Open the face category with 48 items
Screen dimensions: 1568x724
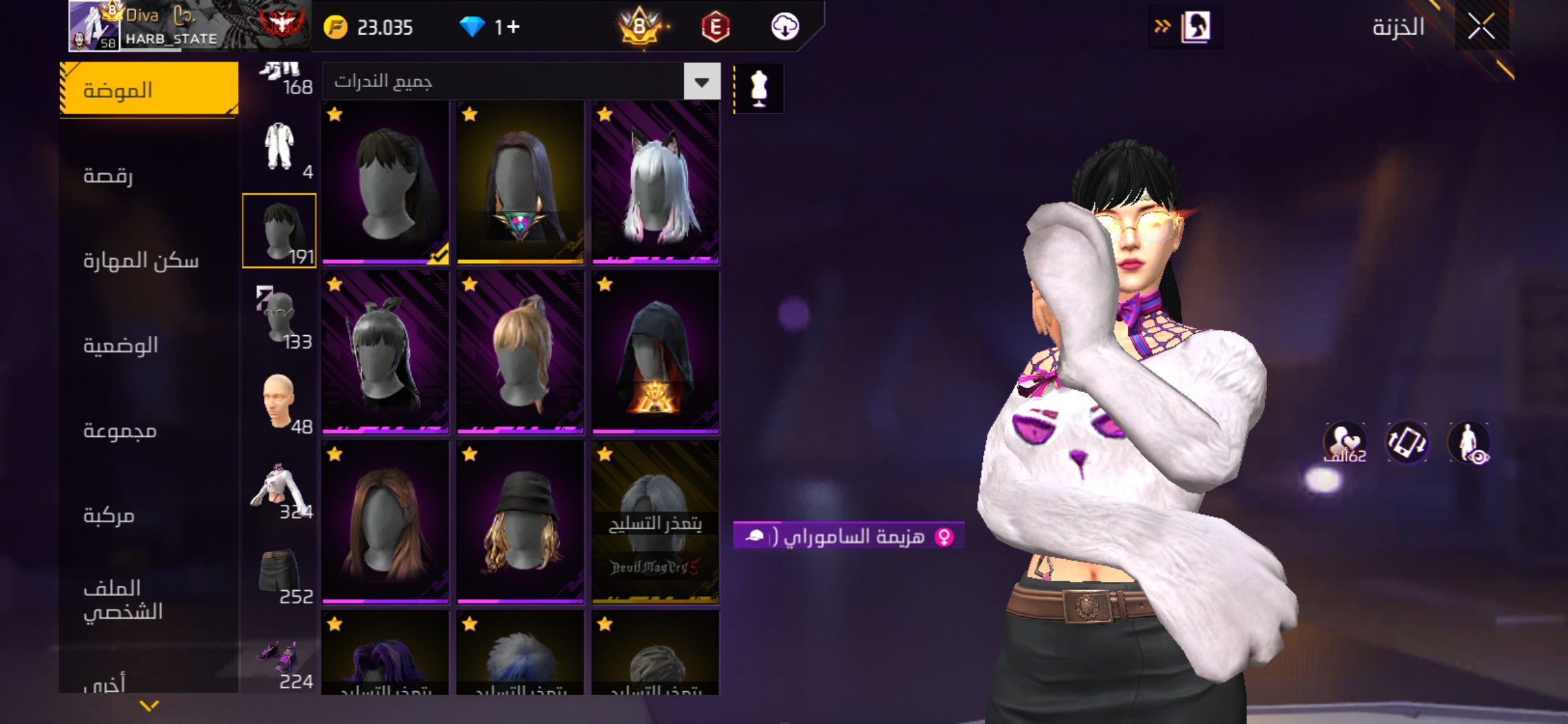279,401
